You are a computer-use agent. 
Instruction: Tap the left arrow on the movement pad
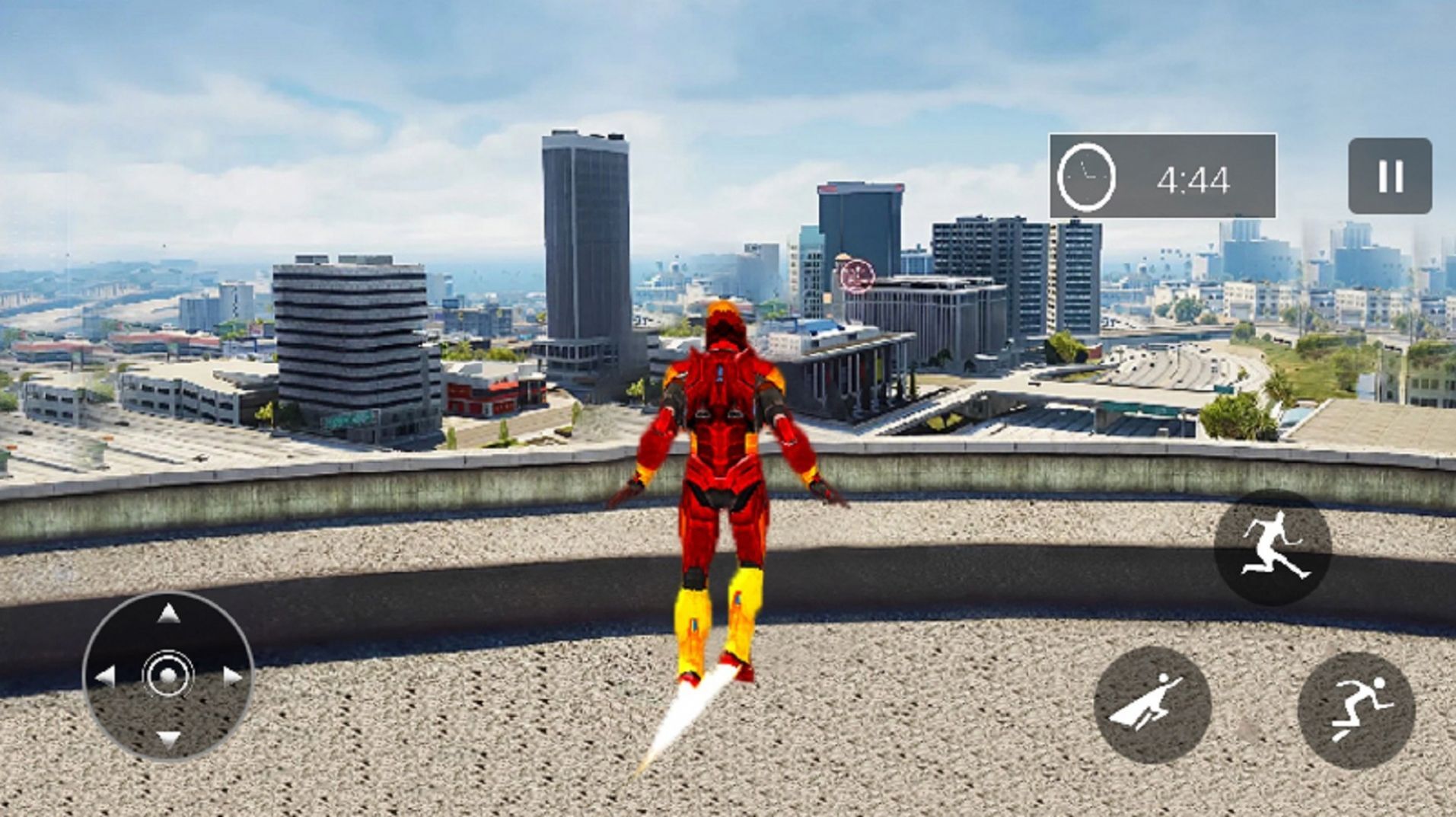(105, 675)
